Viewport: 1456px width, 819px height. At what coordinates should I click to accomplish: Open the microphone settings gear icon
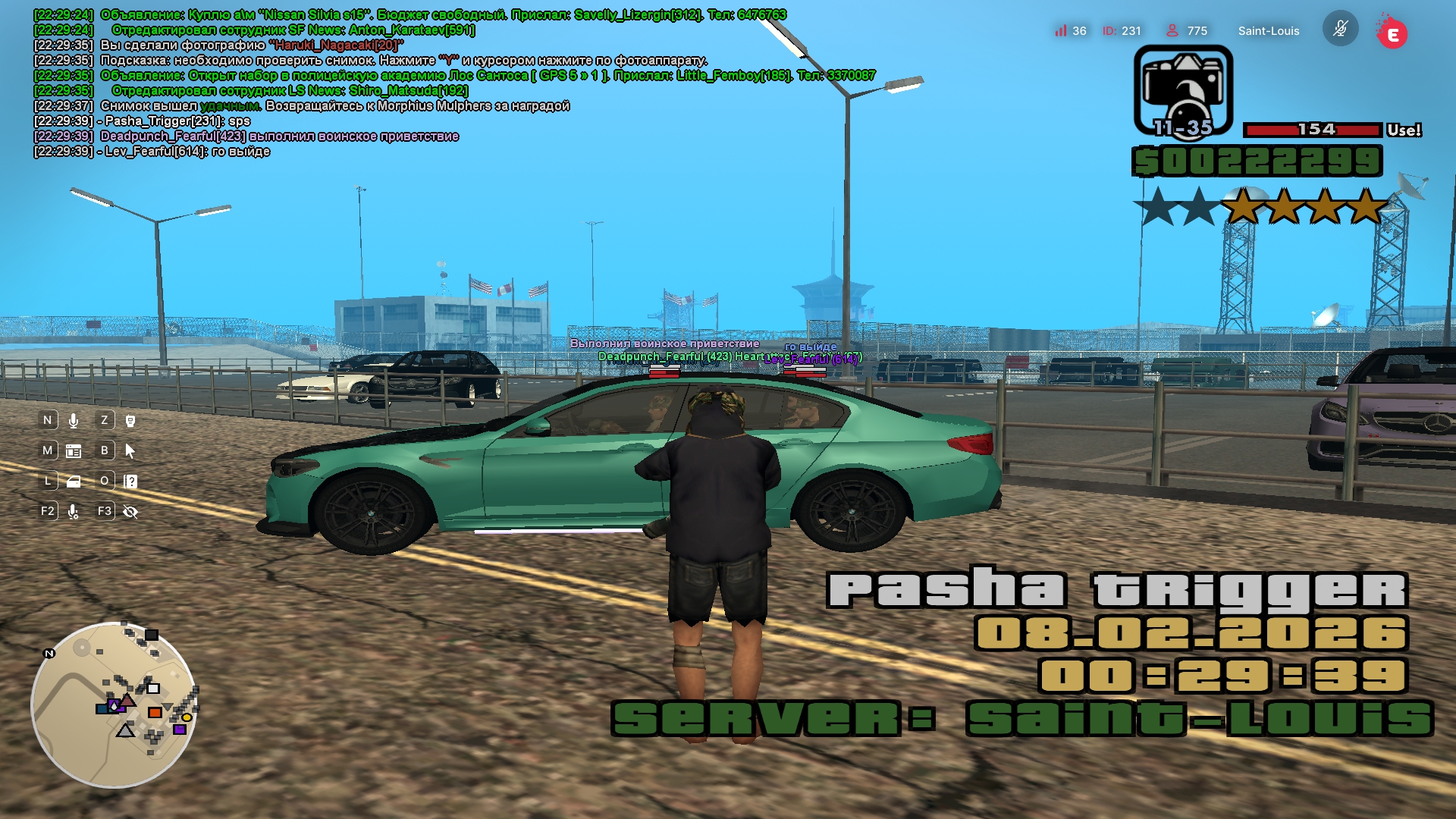click(x=74, y=512)
